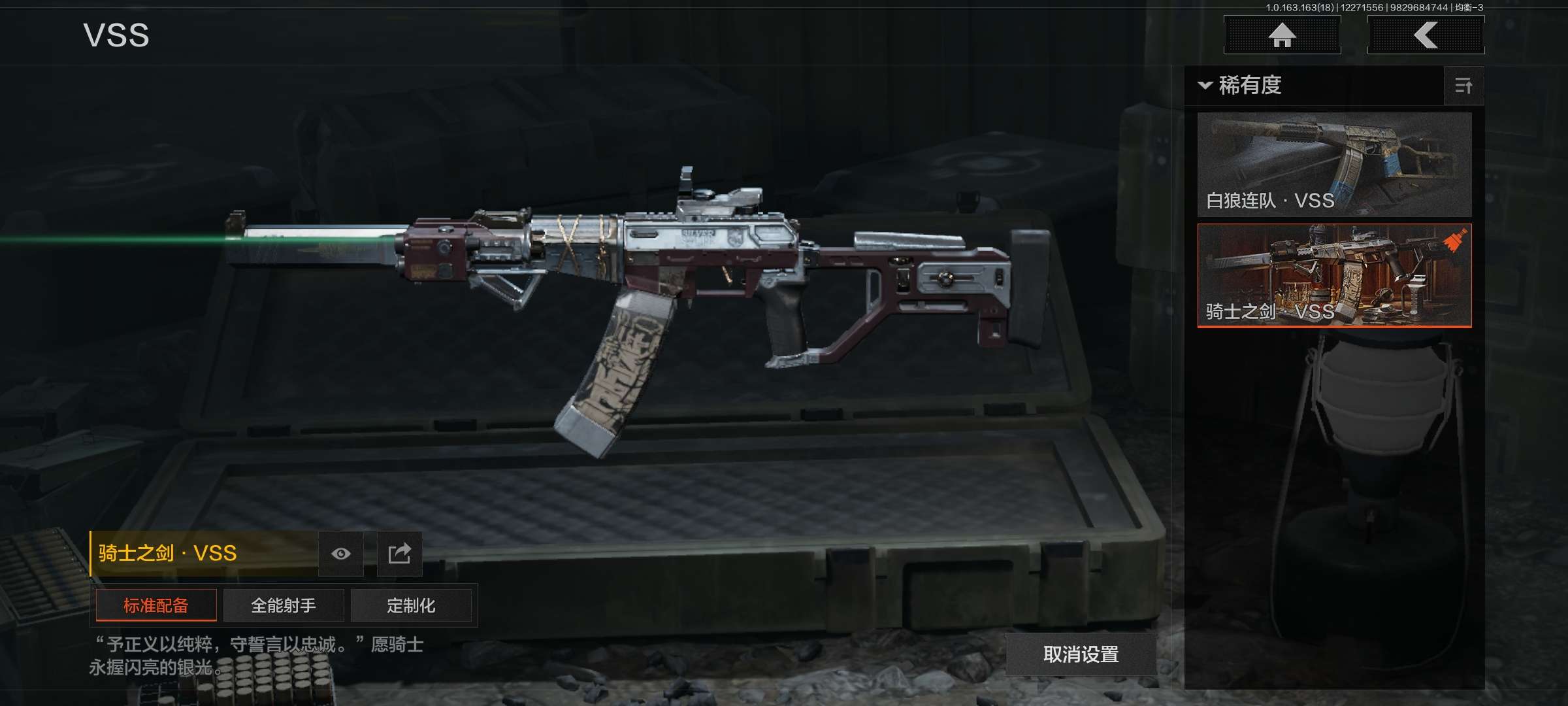1568x706 pixels.
Task: Share the weapon skin
Action: click(x=399, y=554)
